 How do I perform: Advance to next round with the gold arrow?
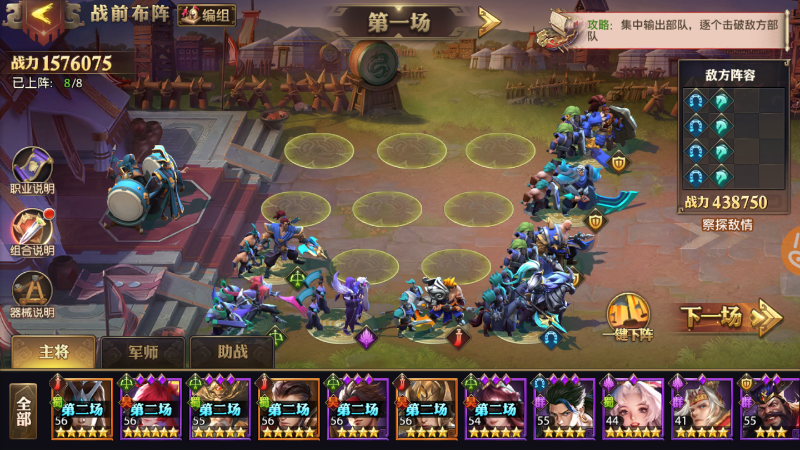coord(489,21)
